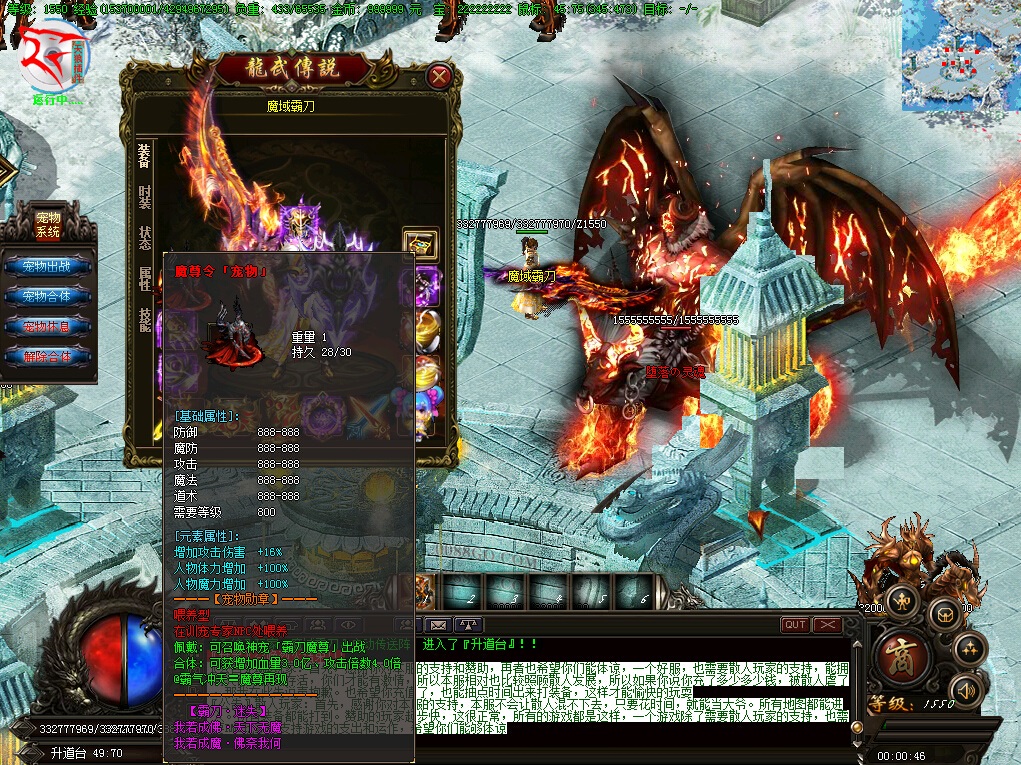Close the character equipment window
The height and width of the screenshot is (765, 1021).
(438, 76)
